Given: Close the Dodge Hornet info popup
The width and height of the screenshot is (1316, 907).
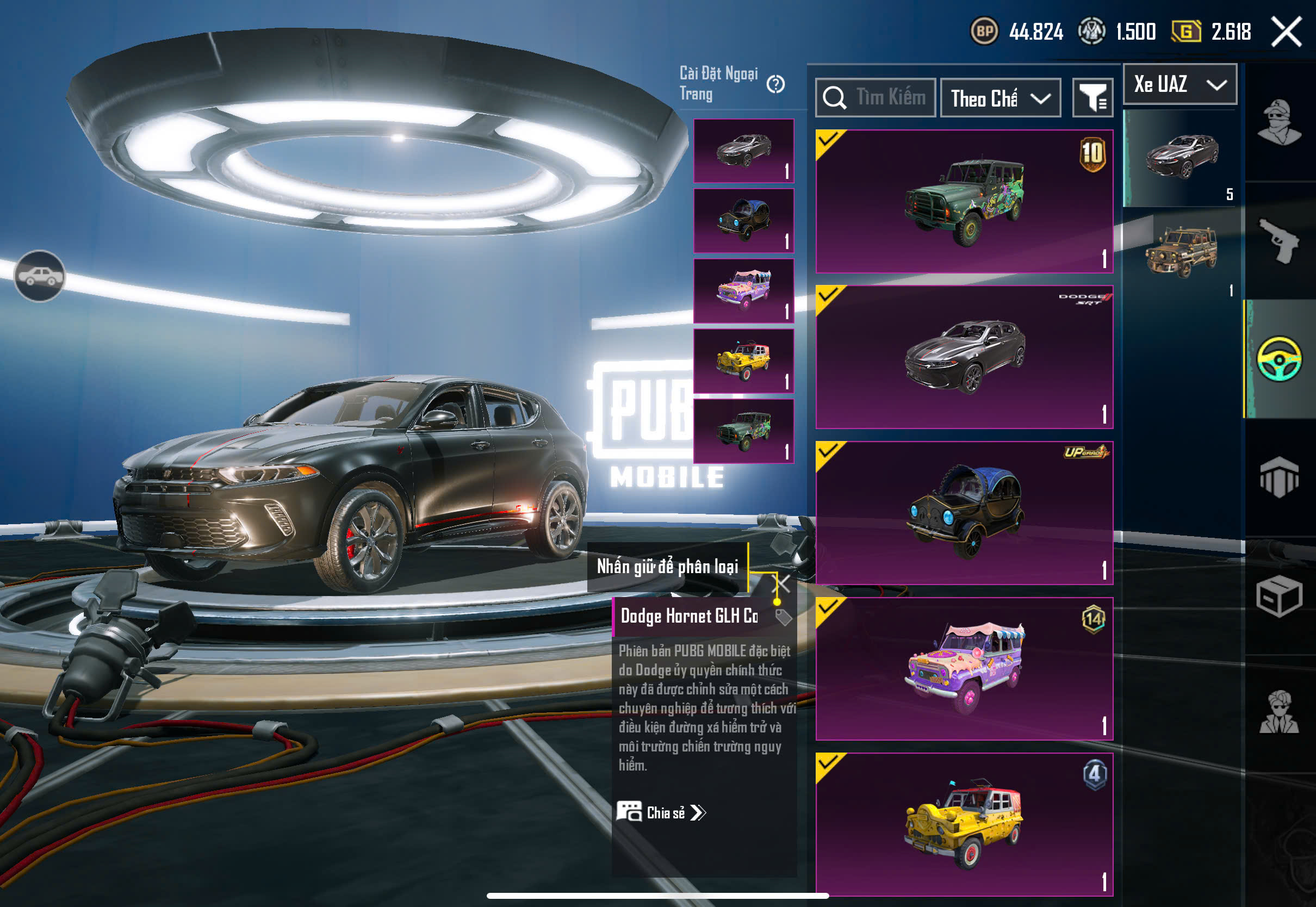Looking at the screenshot, I should 783,583.
